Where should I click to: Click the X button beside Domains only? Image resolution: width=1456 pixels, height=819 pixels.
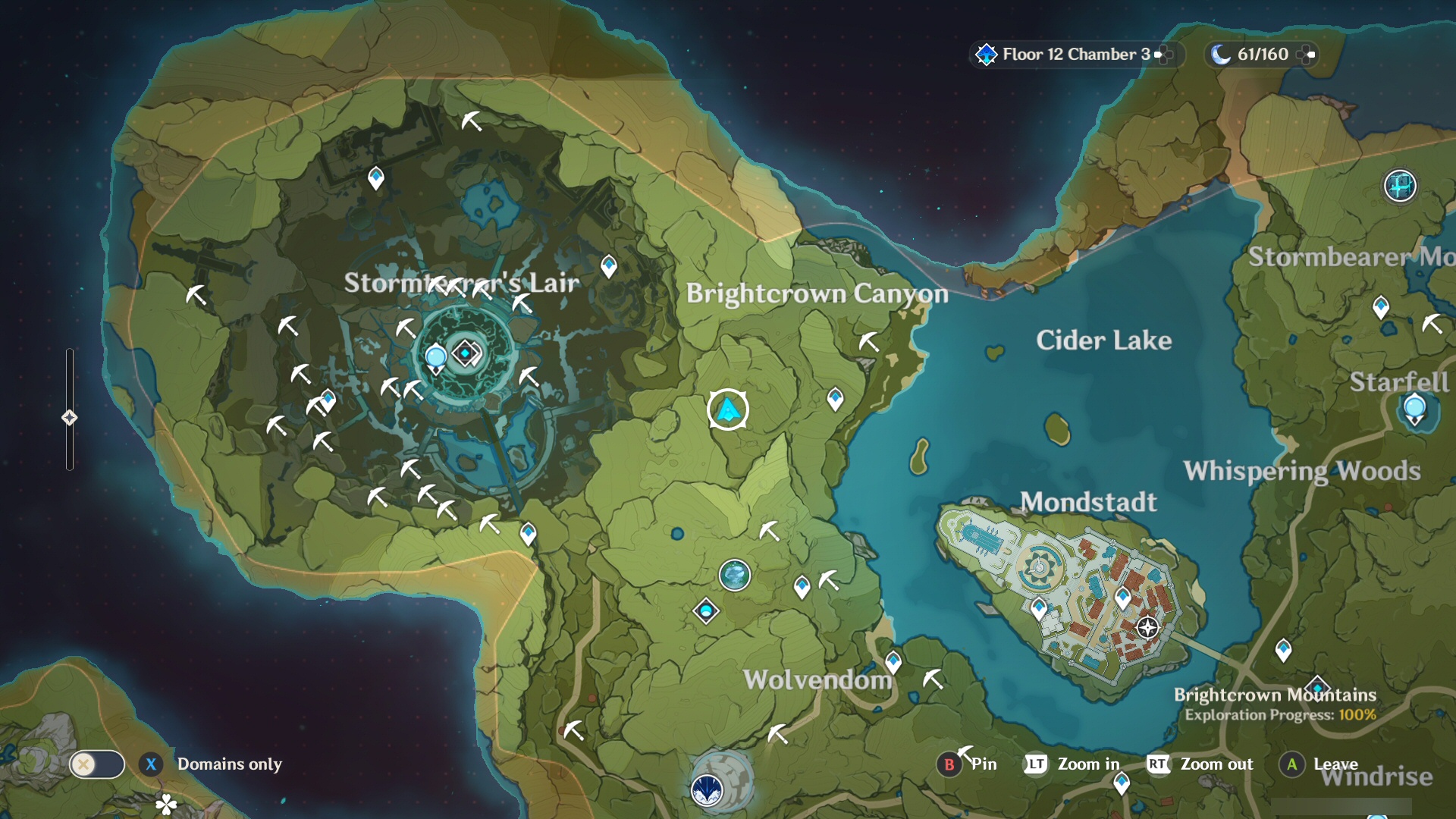152,764
